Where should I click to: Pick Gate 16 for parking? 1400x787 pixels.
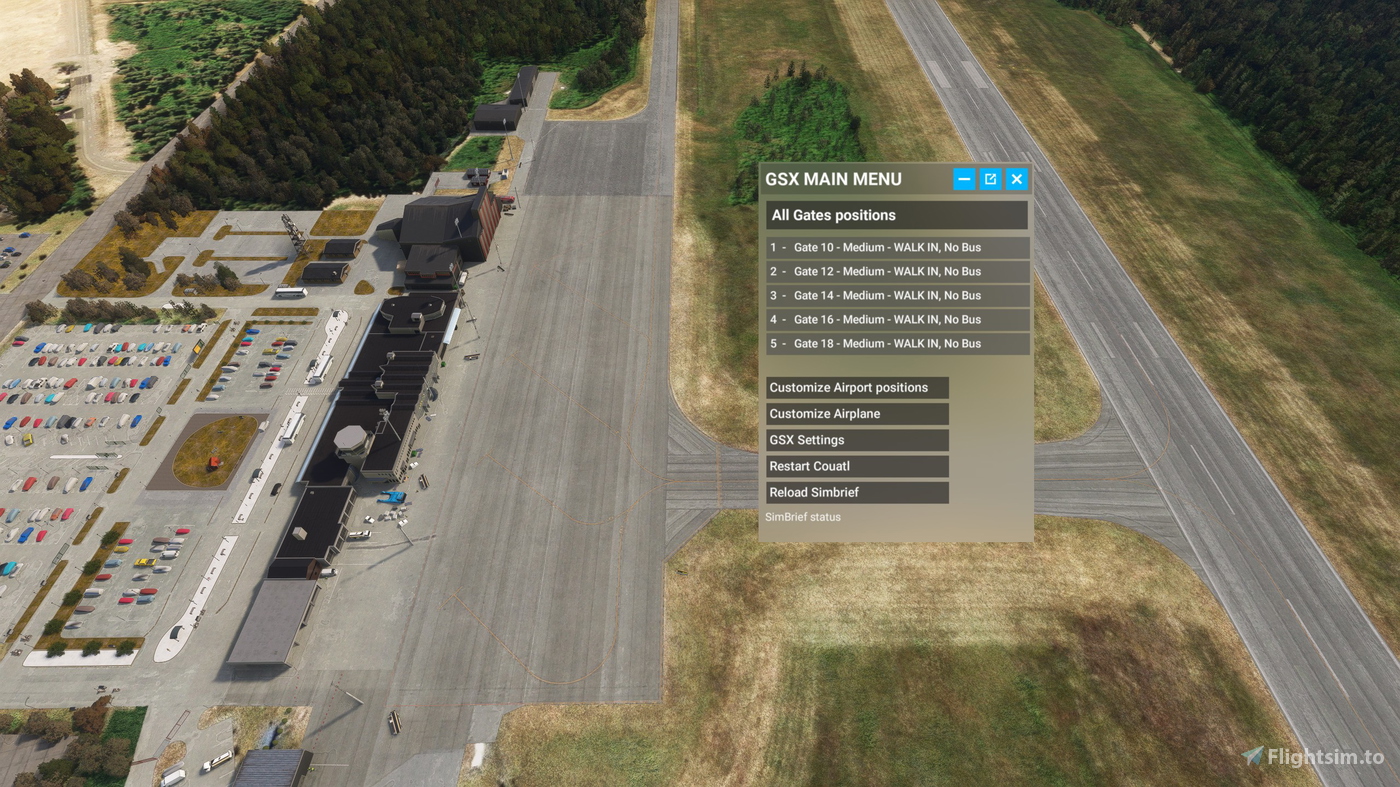[x=895, y=319]
